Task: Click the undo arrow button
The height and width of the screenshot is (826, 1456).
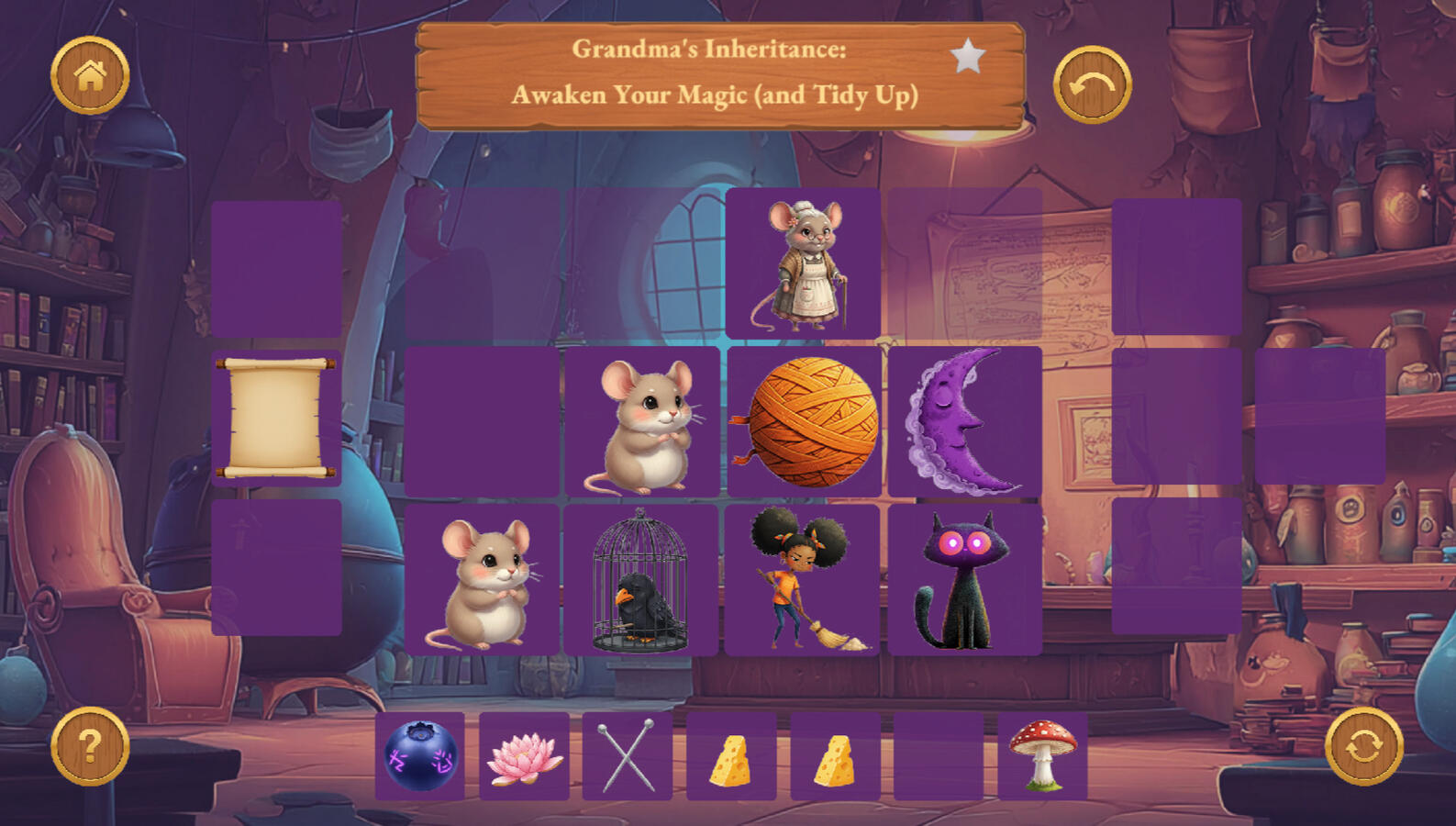Action: [1092, 85]
